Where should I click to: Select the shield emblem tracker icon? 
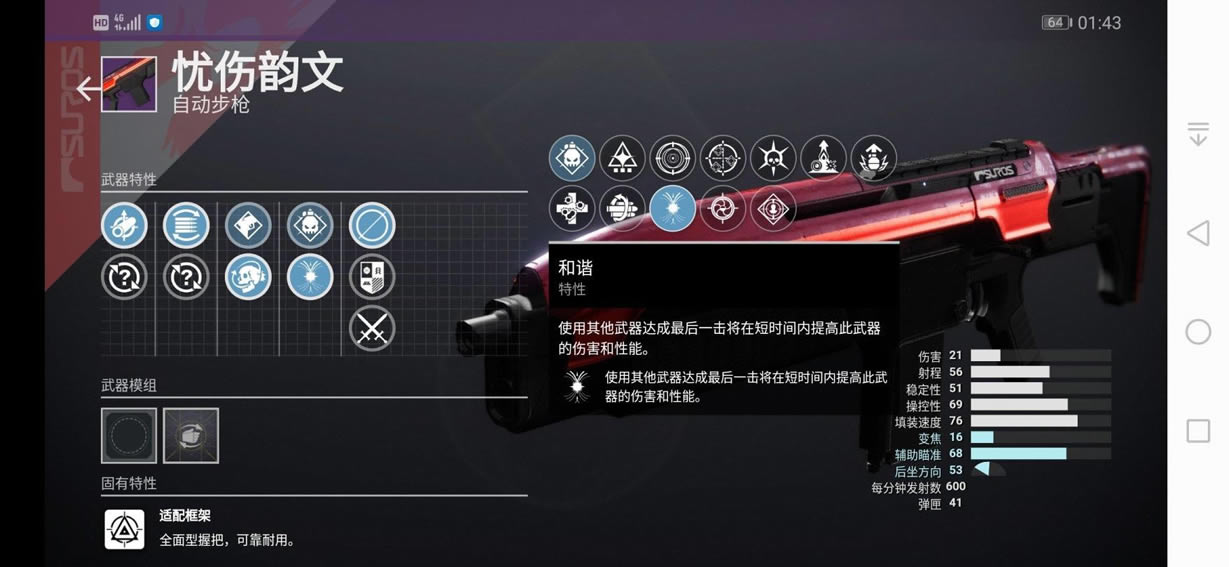pyautogui.click(x=372, y=277)
